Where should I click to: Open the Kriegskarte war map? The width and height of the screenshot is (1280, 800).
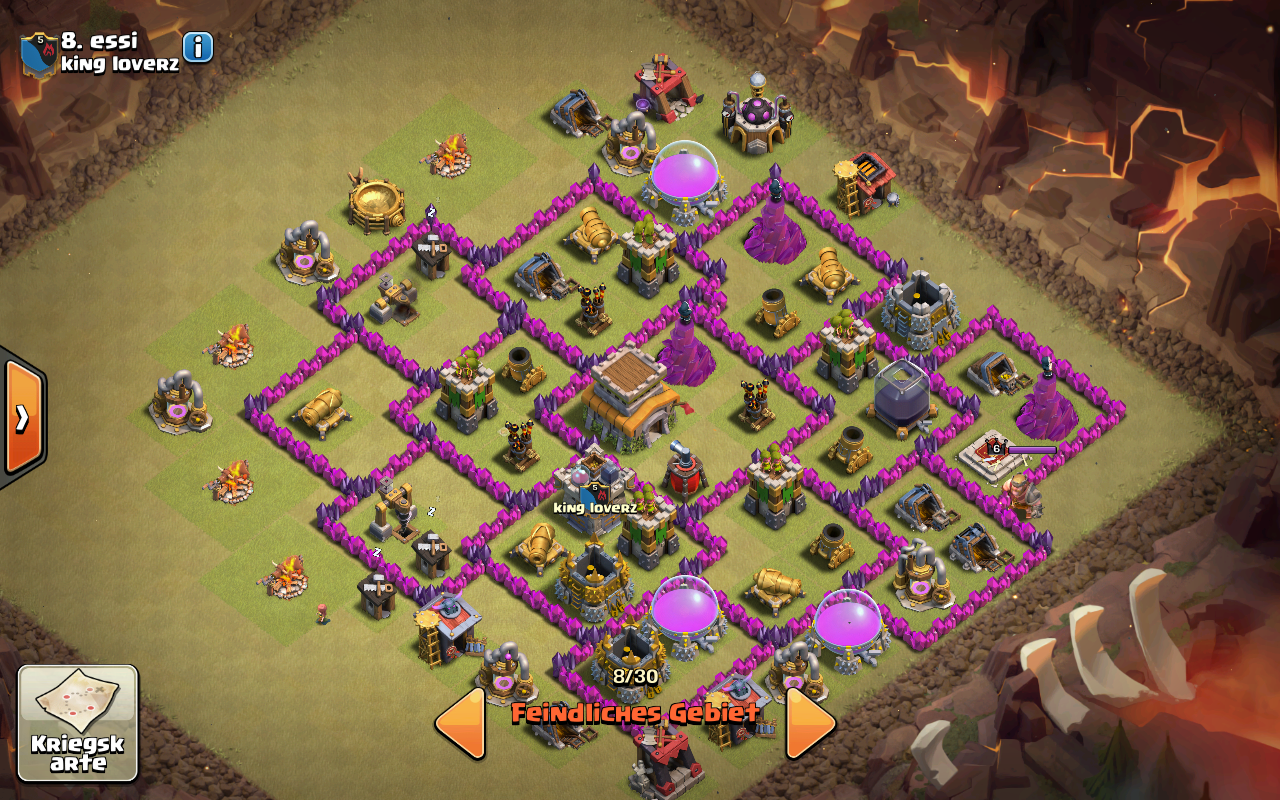click(78, 723)
